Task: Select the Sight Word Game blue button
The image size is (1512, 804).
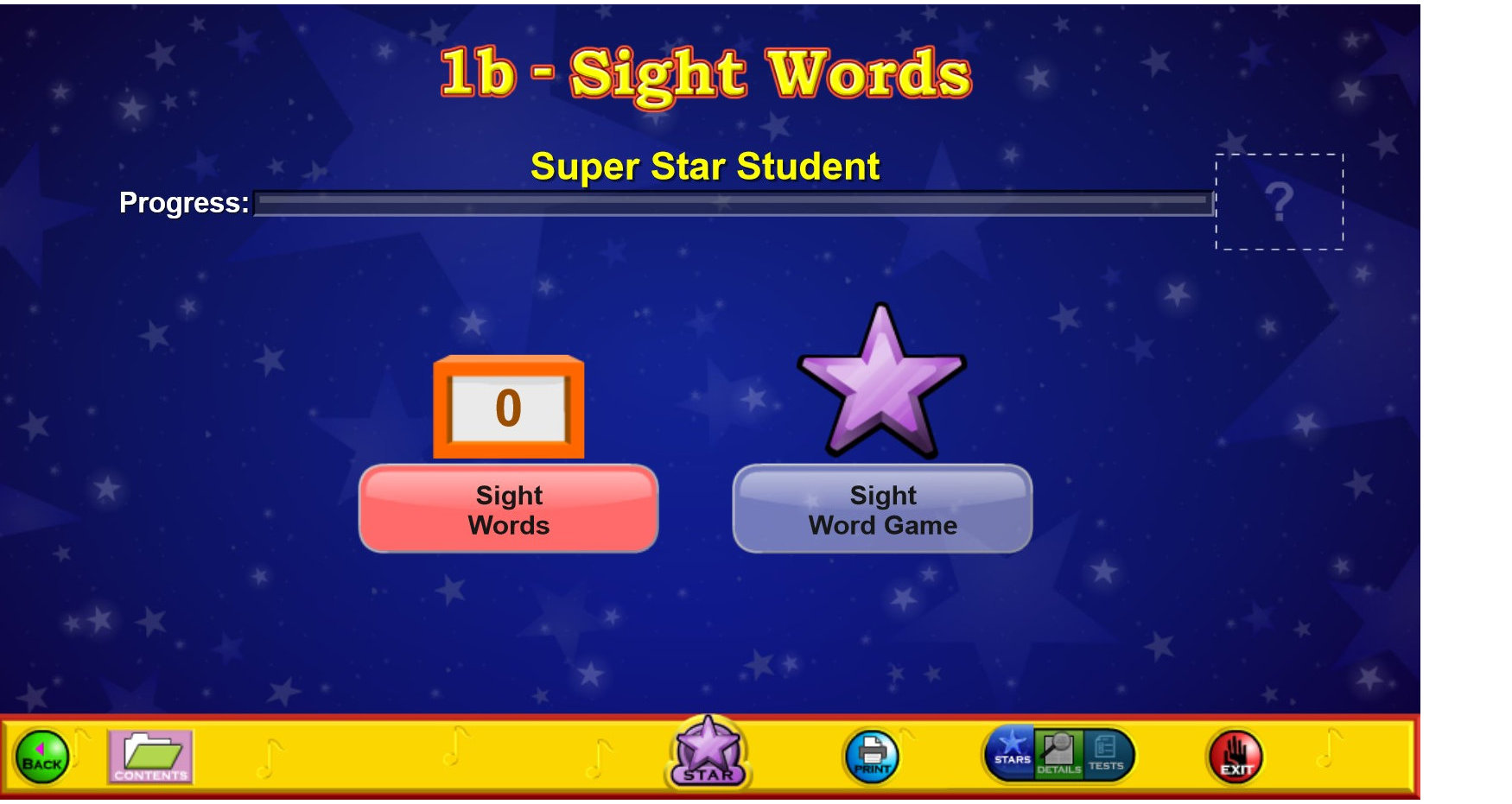Action: 882,509
